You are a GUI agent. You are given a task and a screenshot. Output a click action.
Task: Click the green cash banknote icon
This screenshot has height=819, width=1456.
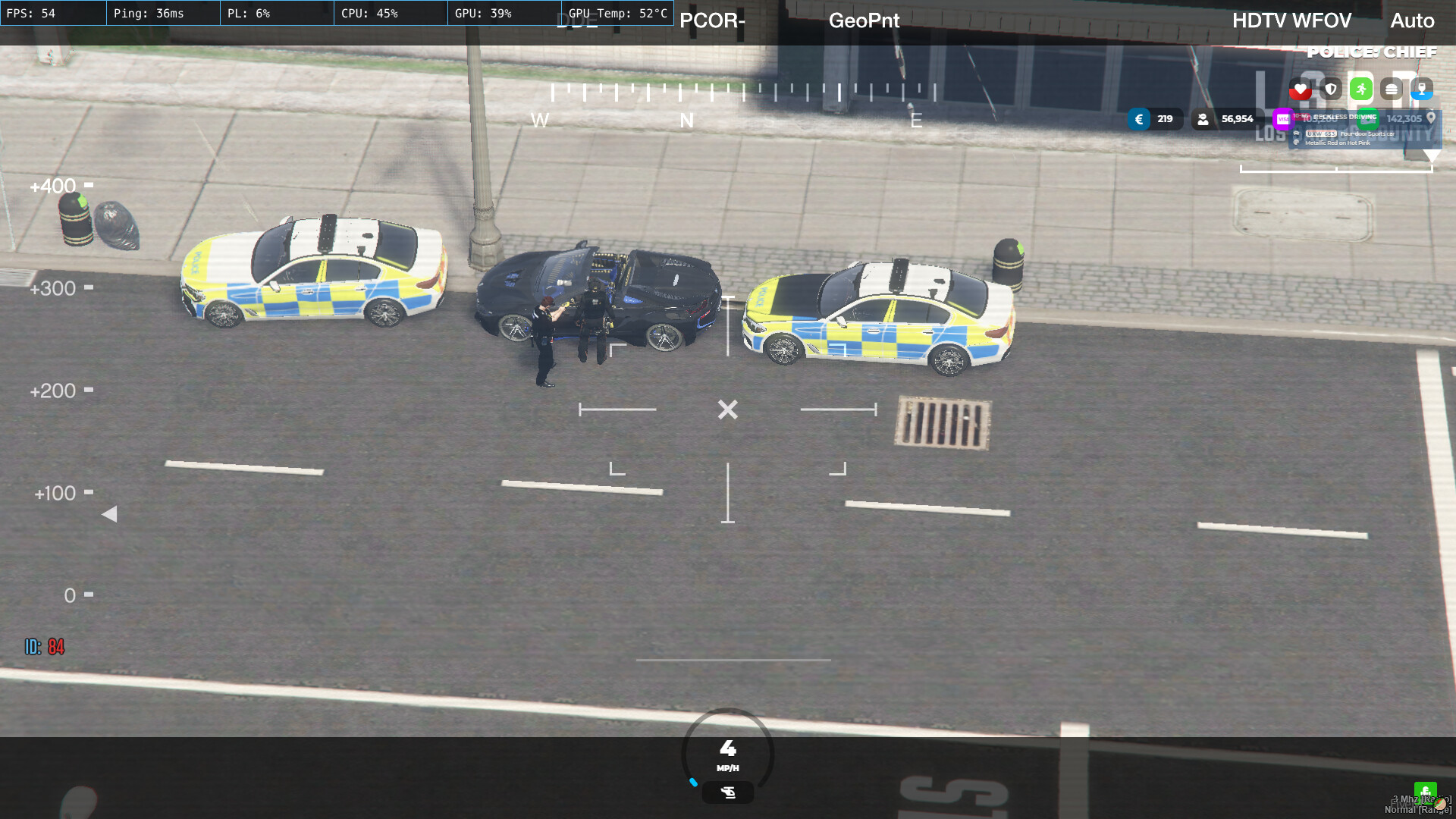(x=1367, y=119)
